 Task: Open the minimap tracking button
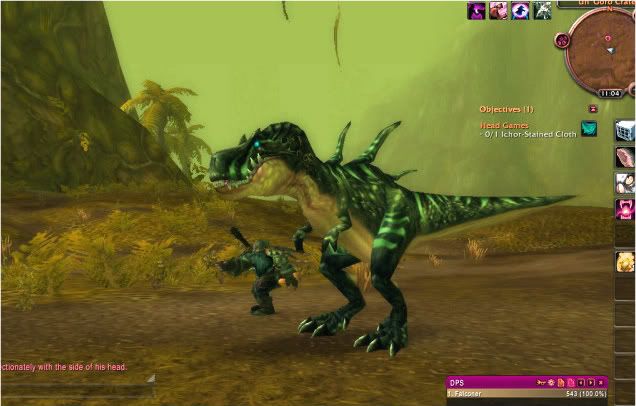tap(562, 42)
